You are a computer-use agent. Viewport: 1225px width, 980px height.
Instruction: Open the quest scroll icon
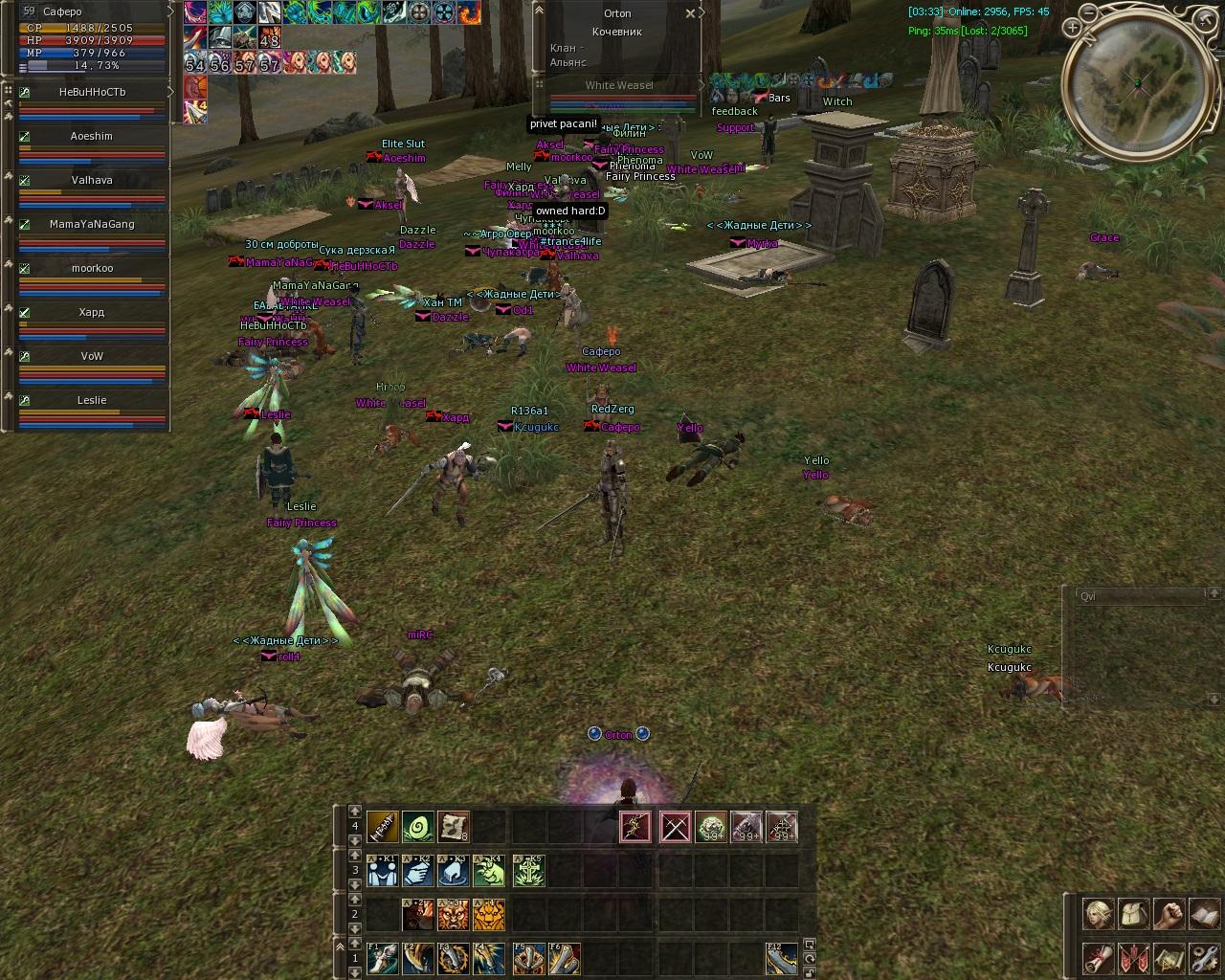(1098, 958)
